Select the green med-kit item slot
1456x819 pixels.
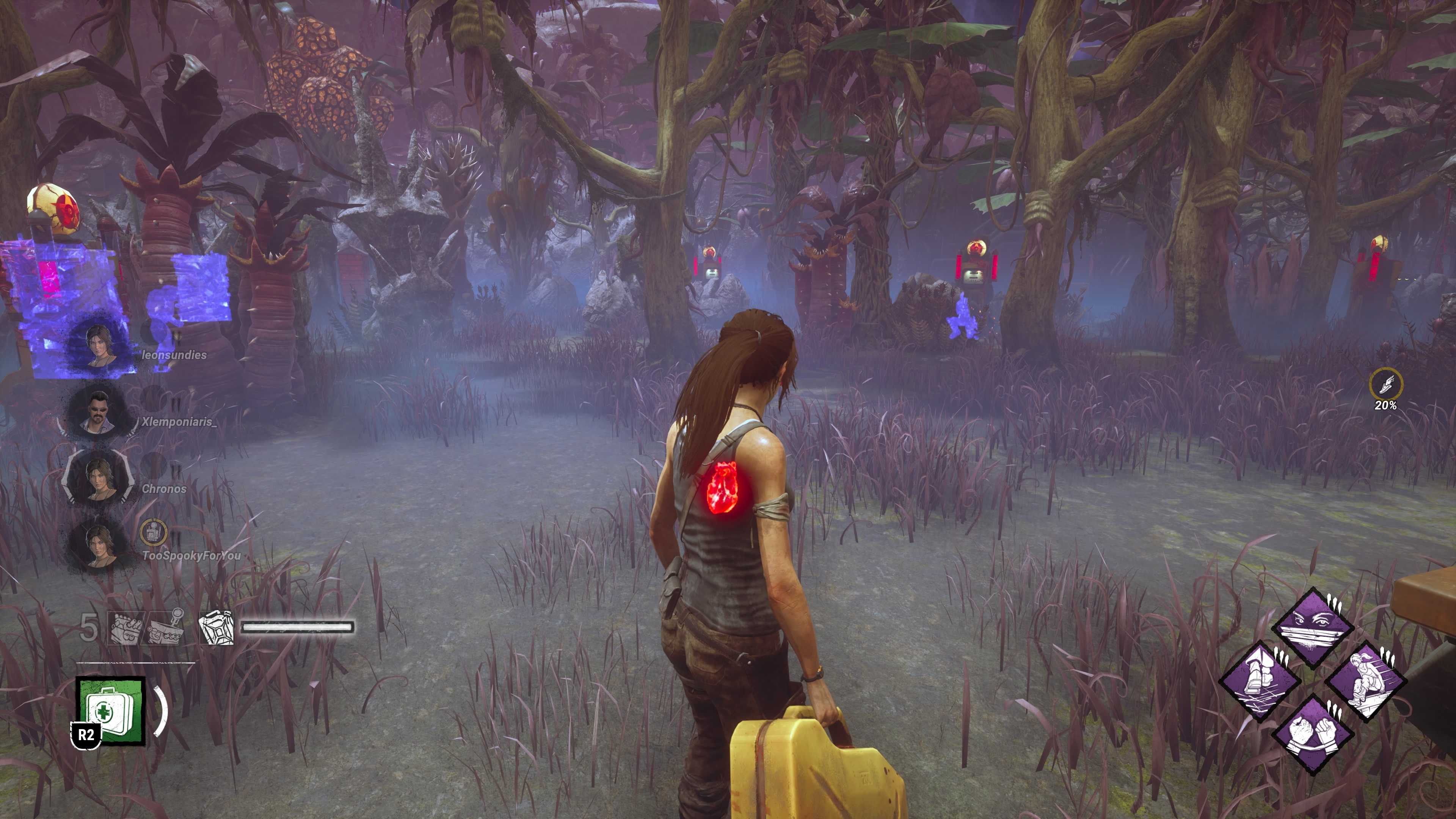[111, 711]
